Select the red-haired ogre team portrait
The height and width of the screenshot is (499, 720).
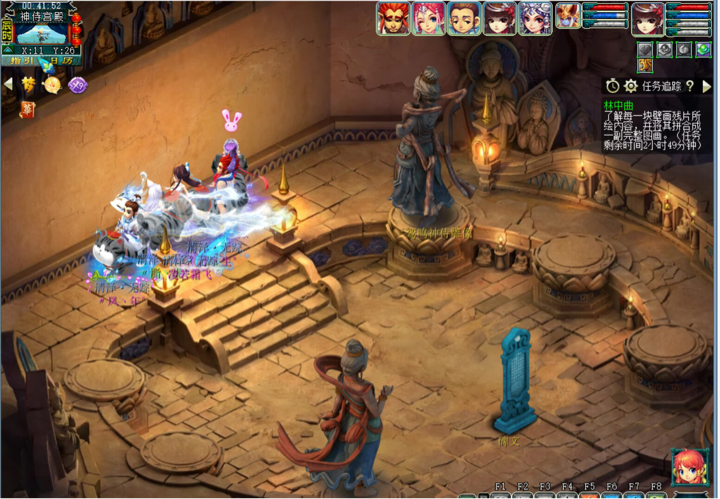392,18
